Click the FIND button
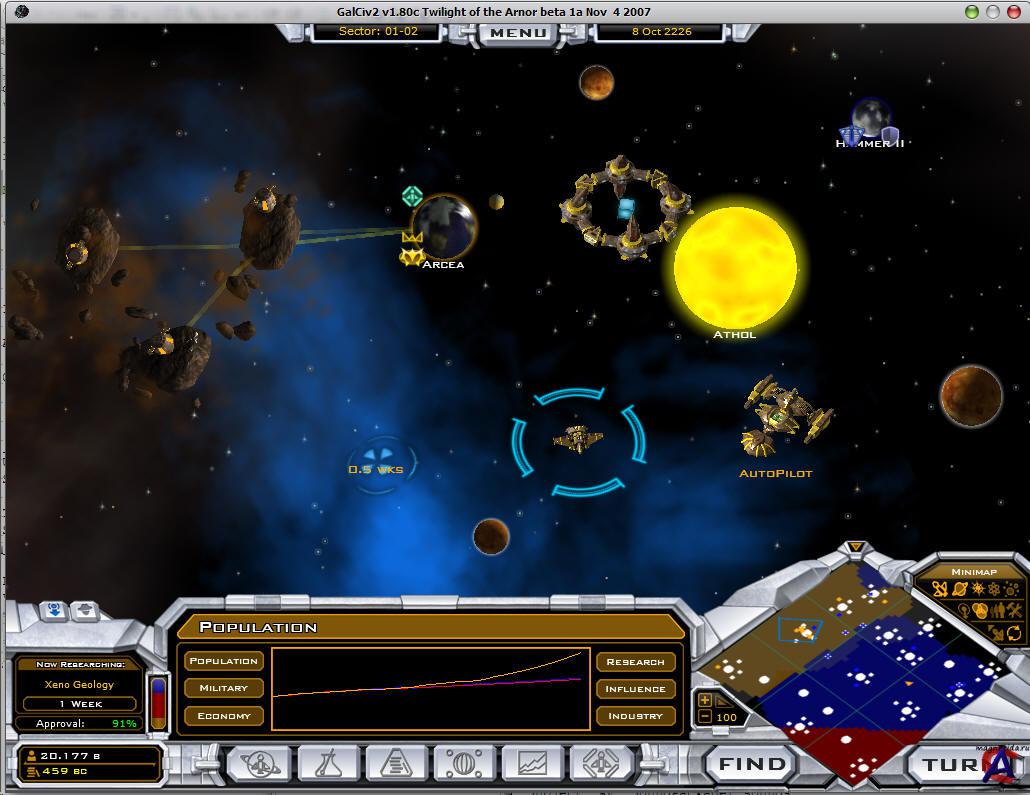 click(x=753, y=765)
